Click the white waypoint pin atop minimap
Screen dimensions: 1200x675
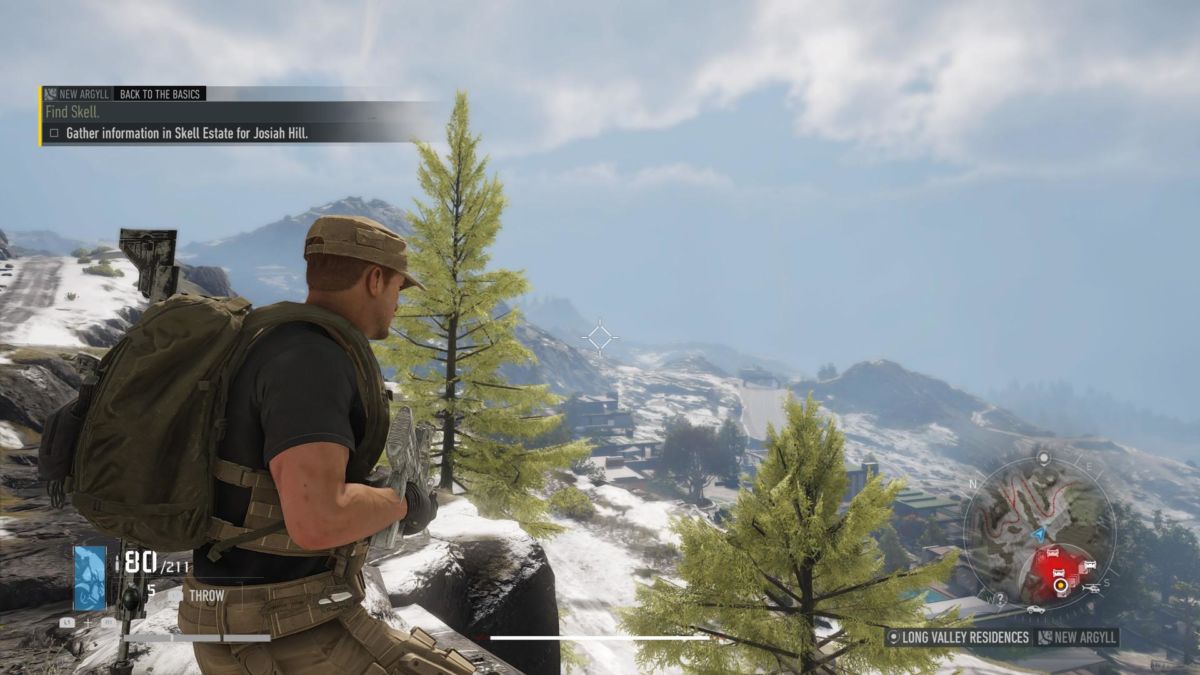pos(1043,457)
